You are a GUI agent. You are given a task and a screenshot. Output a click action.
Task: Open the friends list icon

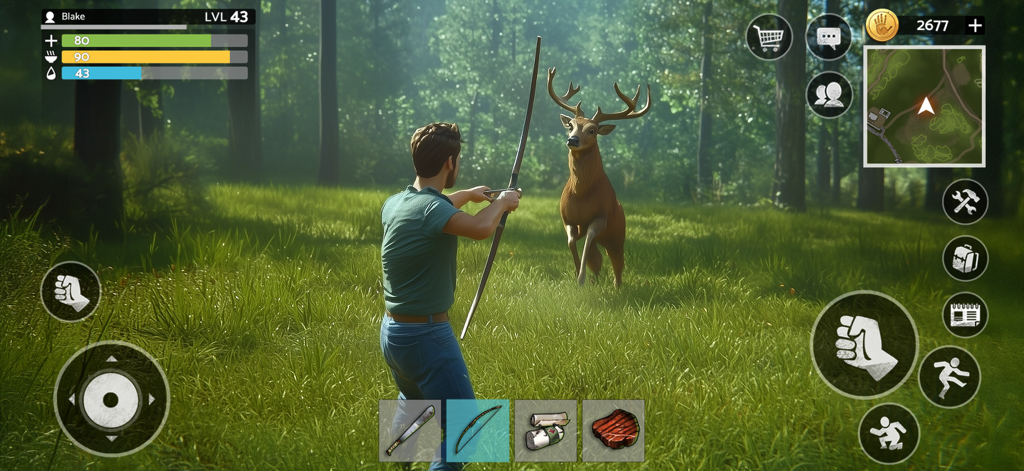pos(829,95)
